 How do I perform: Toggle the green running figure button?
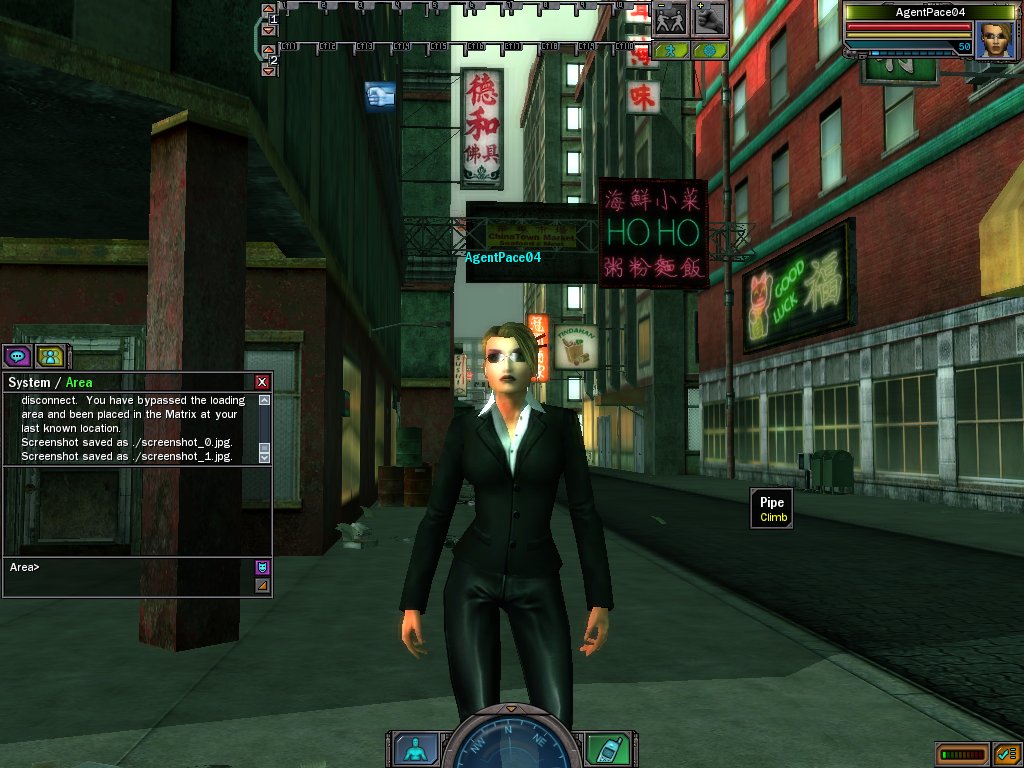(x=671, y=49)
